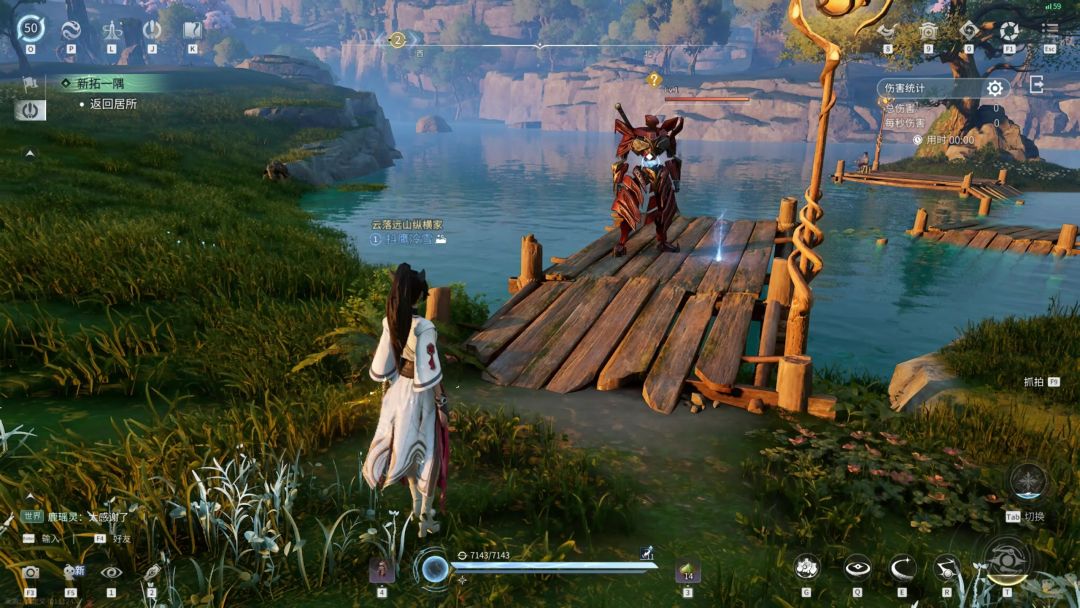This screenshot has width=1080, height=608.
Task: Open the camera shrine icon at top right
Action: click(x=928, y=31)
